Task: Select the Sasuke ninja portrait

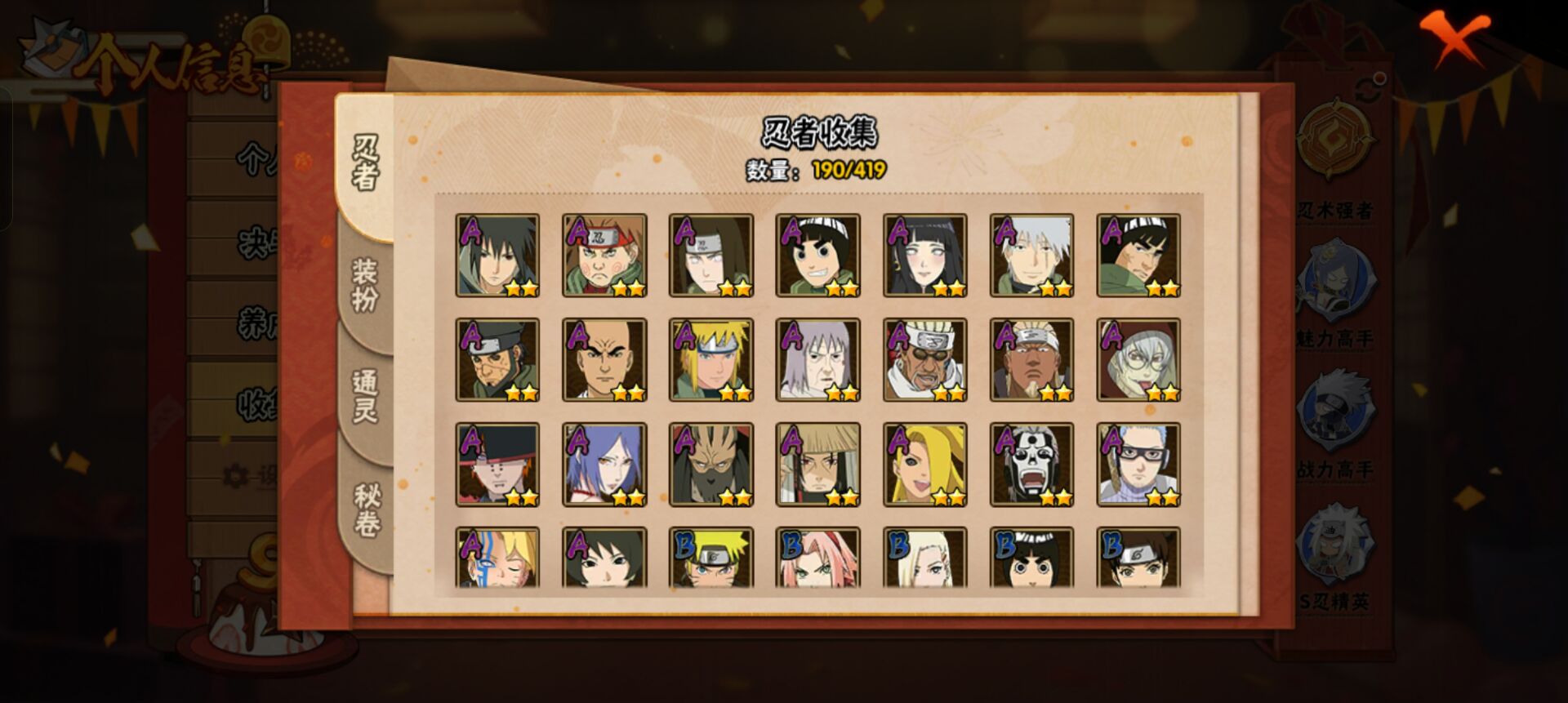Action: pyautogui.click(x=497, y=256)
